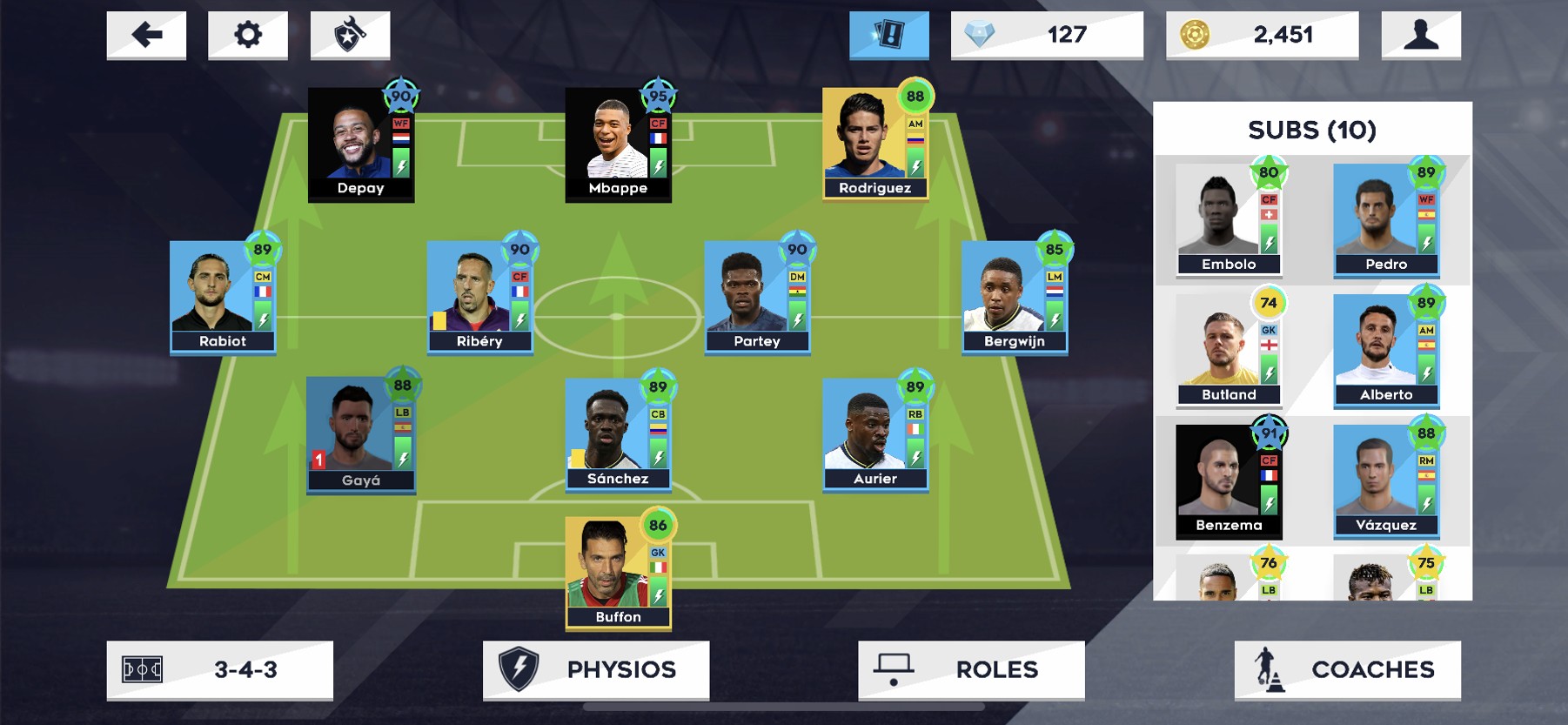This screenshot has width=1568, height=725.
Task: Open the club badge tools button
Action: [x=350, y=35]
